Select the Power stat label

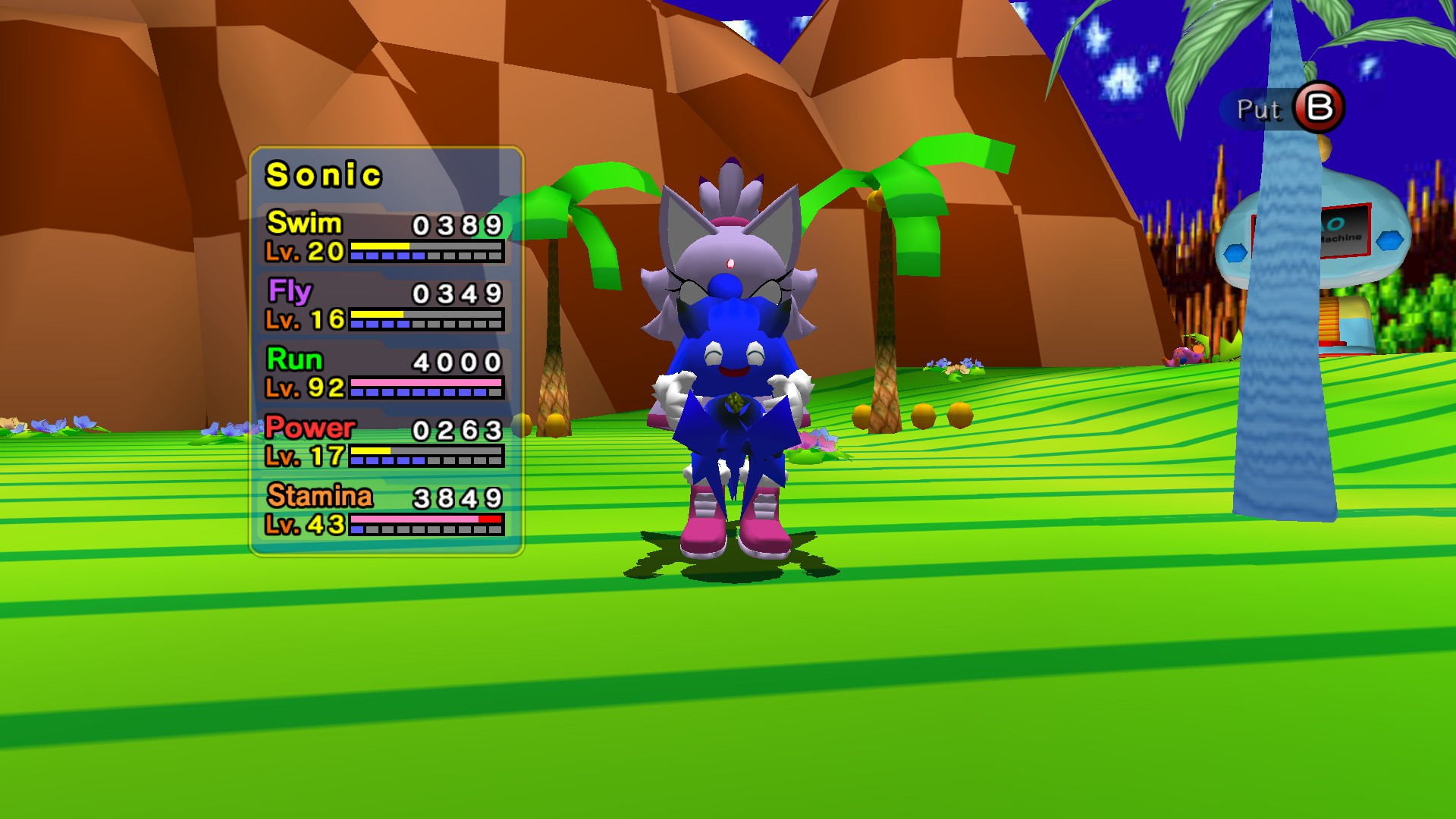click(x=309, y=428)
